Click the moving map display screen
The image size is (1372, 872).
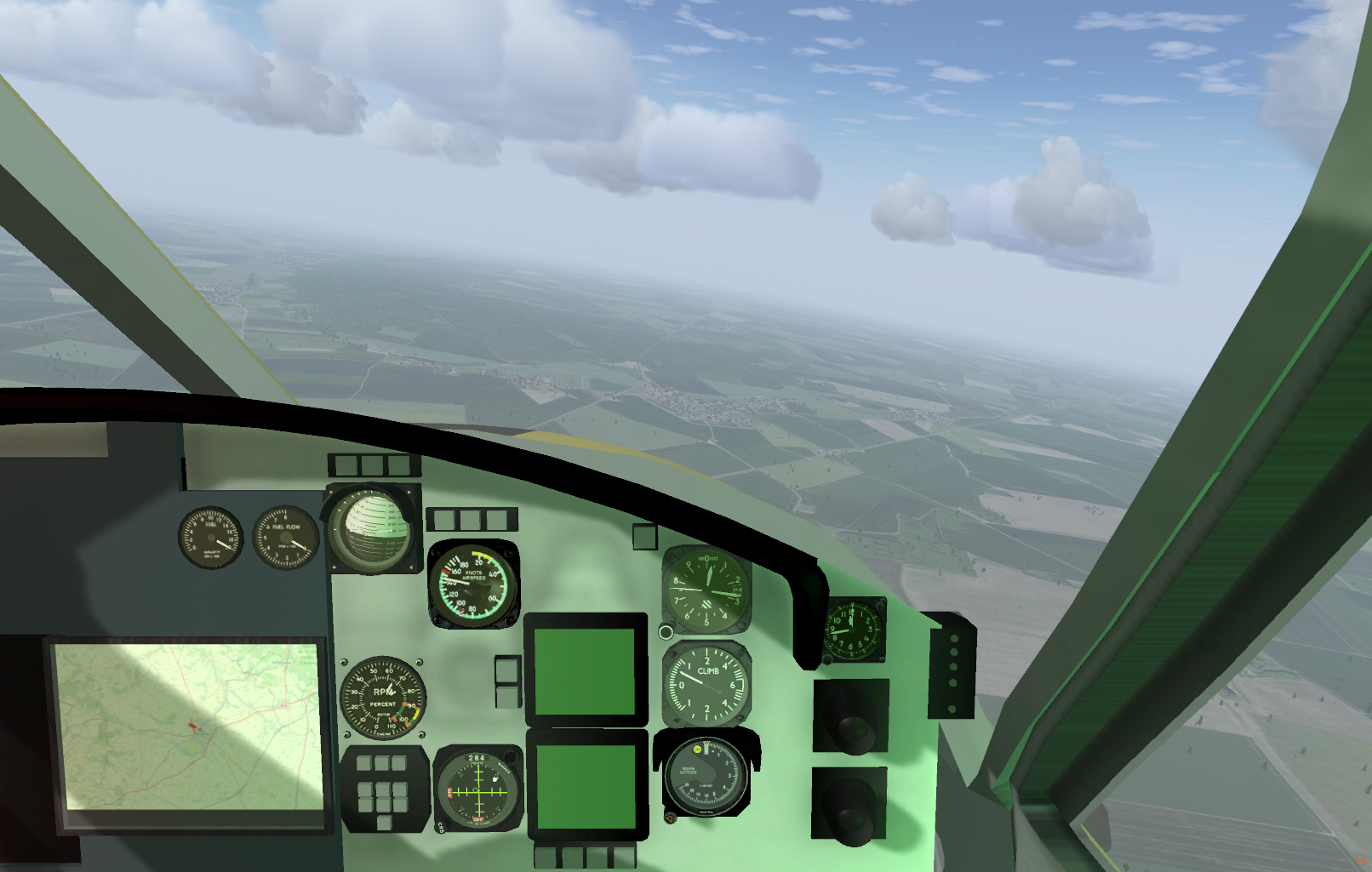pyautogui.click(x=189, y=727)
